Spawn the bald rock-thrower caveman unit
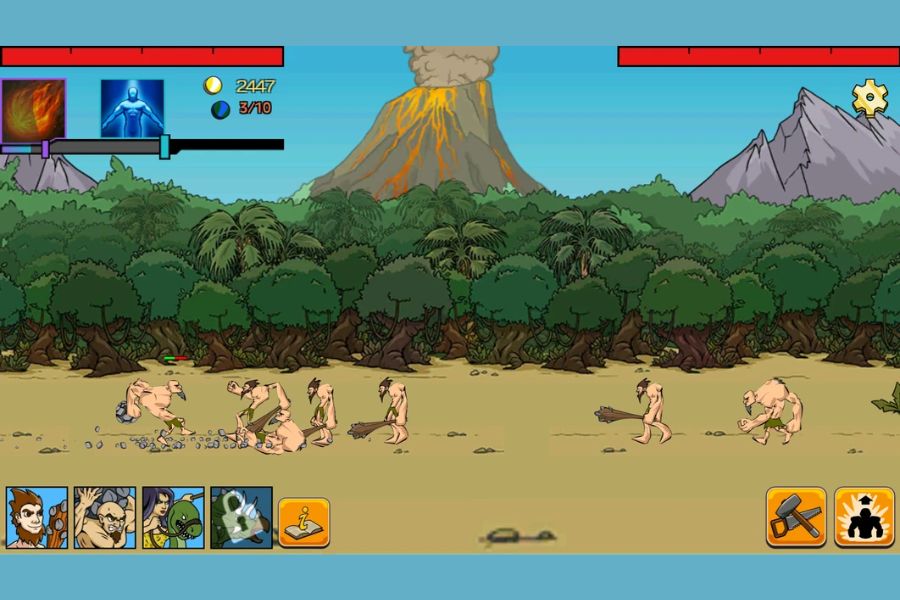Image resolution: width=900 pixels, height=600 pixels. tap(105, 517)
